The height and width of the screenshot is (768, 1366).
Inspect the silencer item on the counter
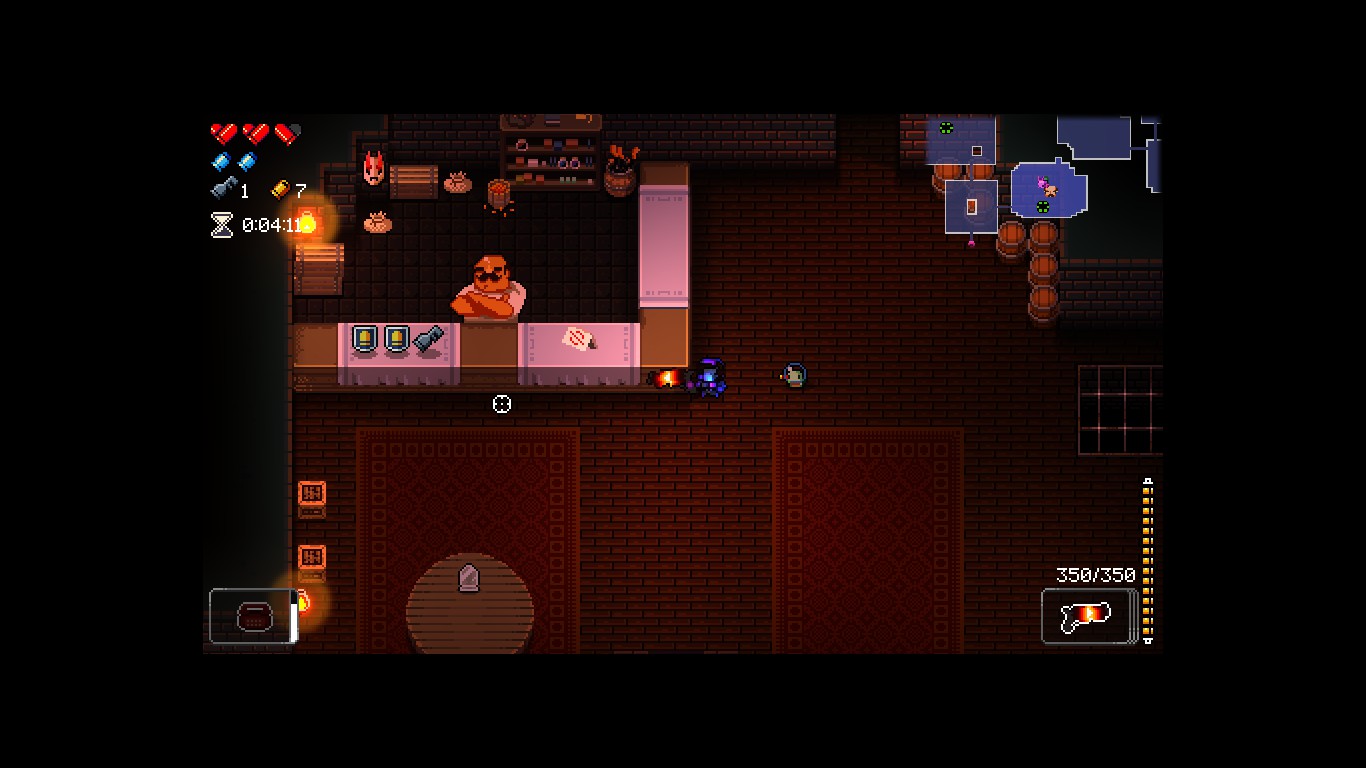coord(427,337)
